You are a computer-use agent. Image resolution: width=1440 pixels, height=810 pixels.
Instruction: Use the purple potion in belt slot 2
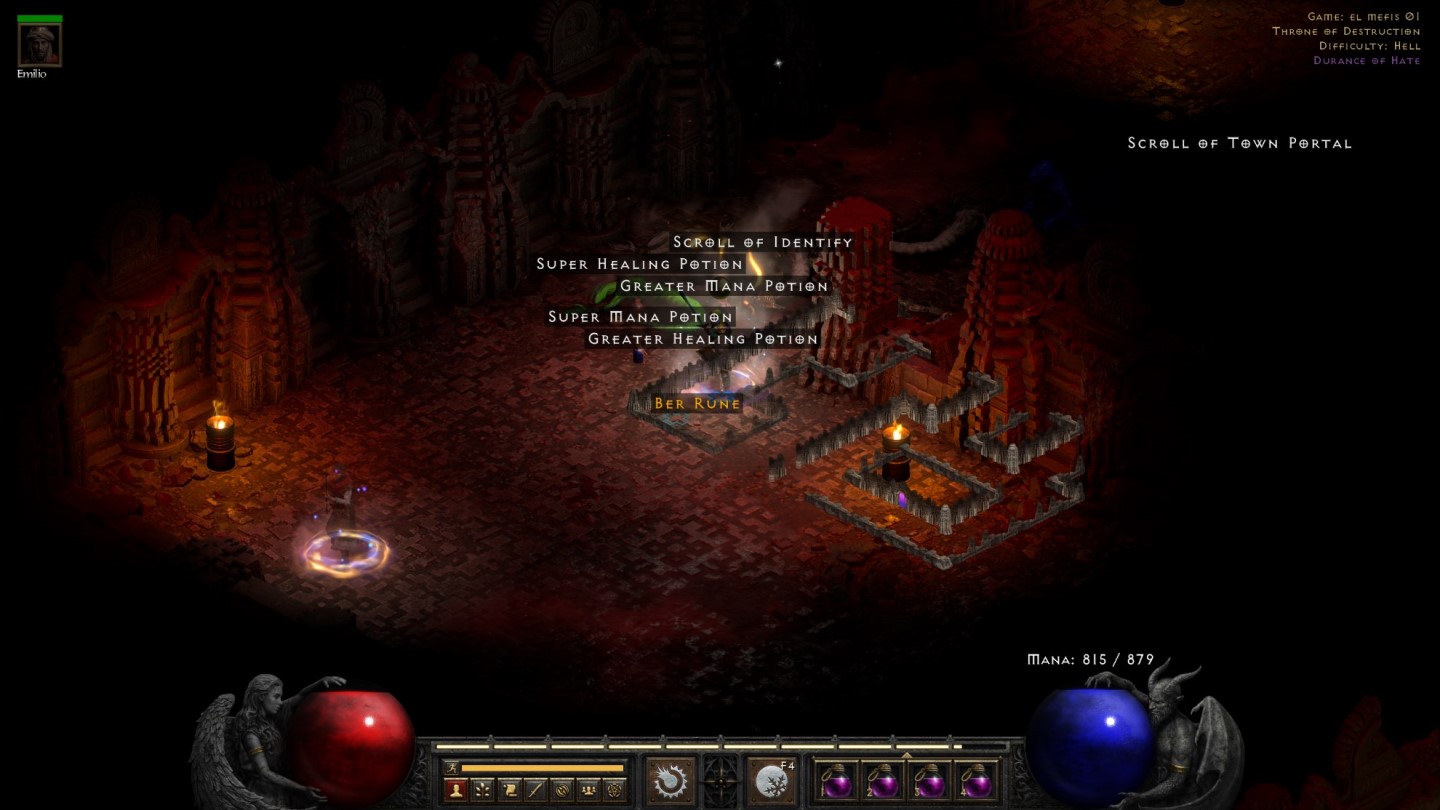[x=884, y=782]
